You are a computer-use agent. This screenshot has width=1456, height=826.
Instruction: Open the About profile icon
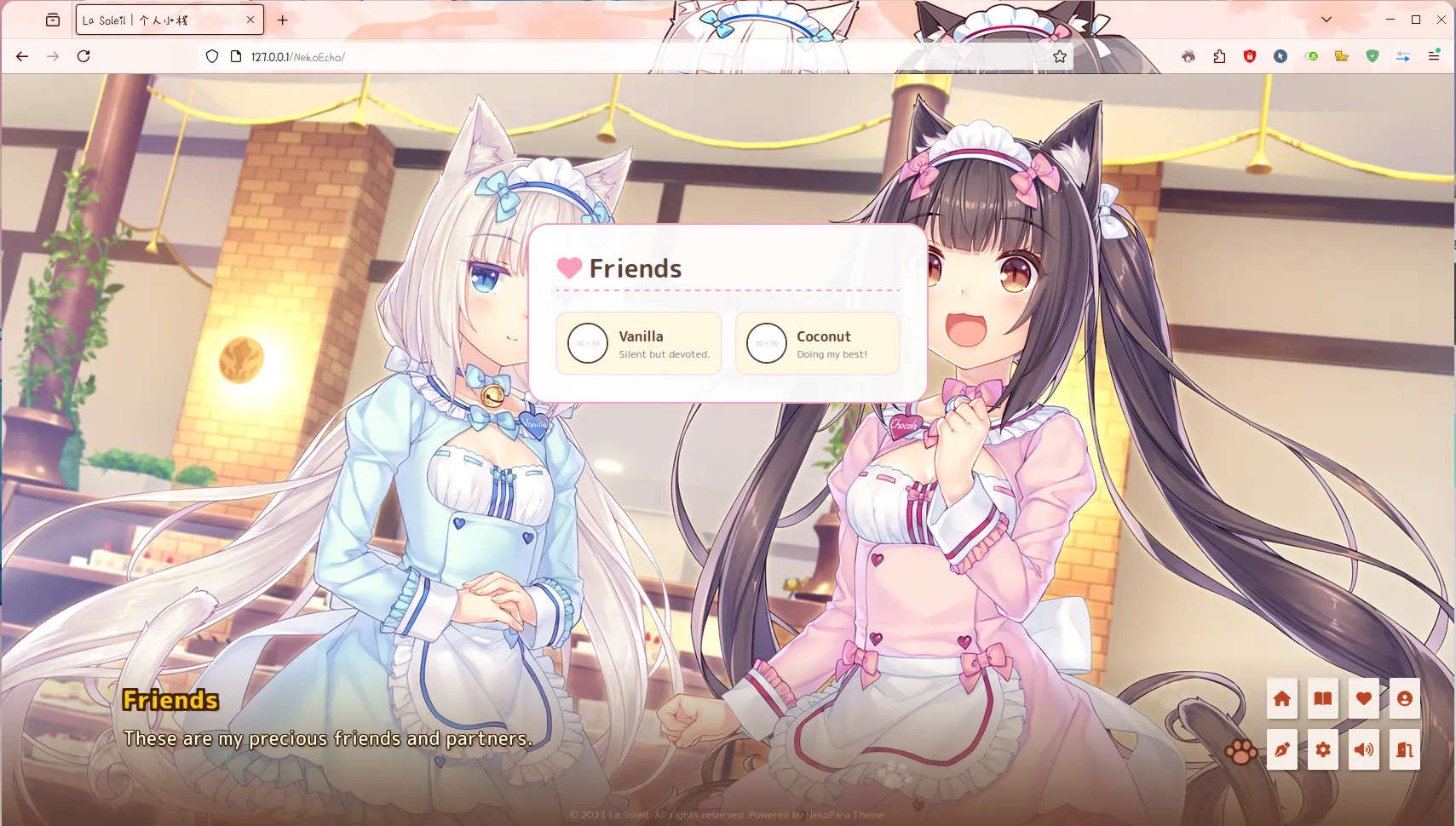[1402, 698]
